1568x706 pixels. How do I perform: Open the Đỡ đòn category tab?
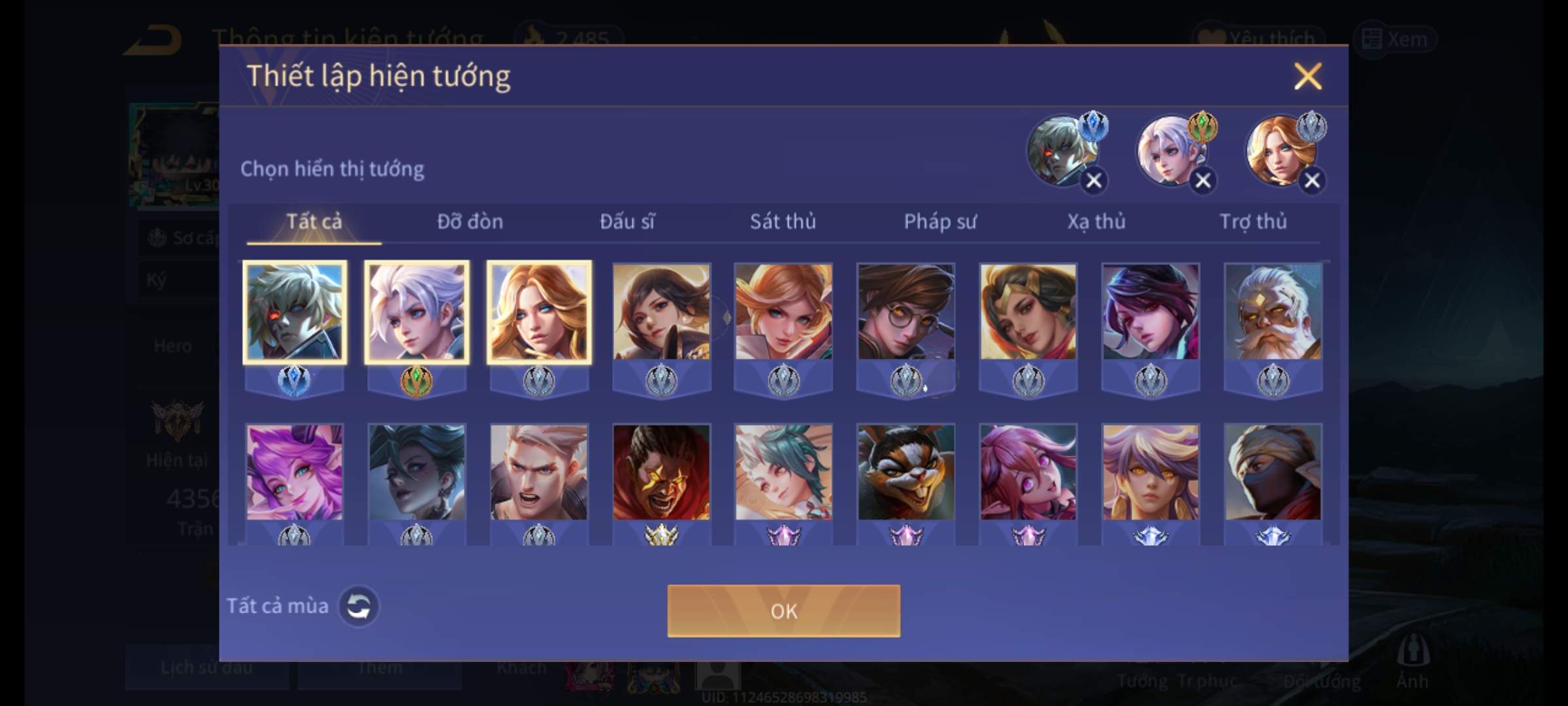(x=470, y=222)
